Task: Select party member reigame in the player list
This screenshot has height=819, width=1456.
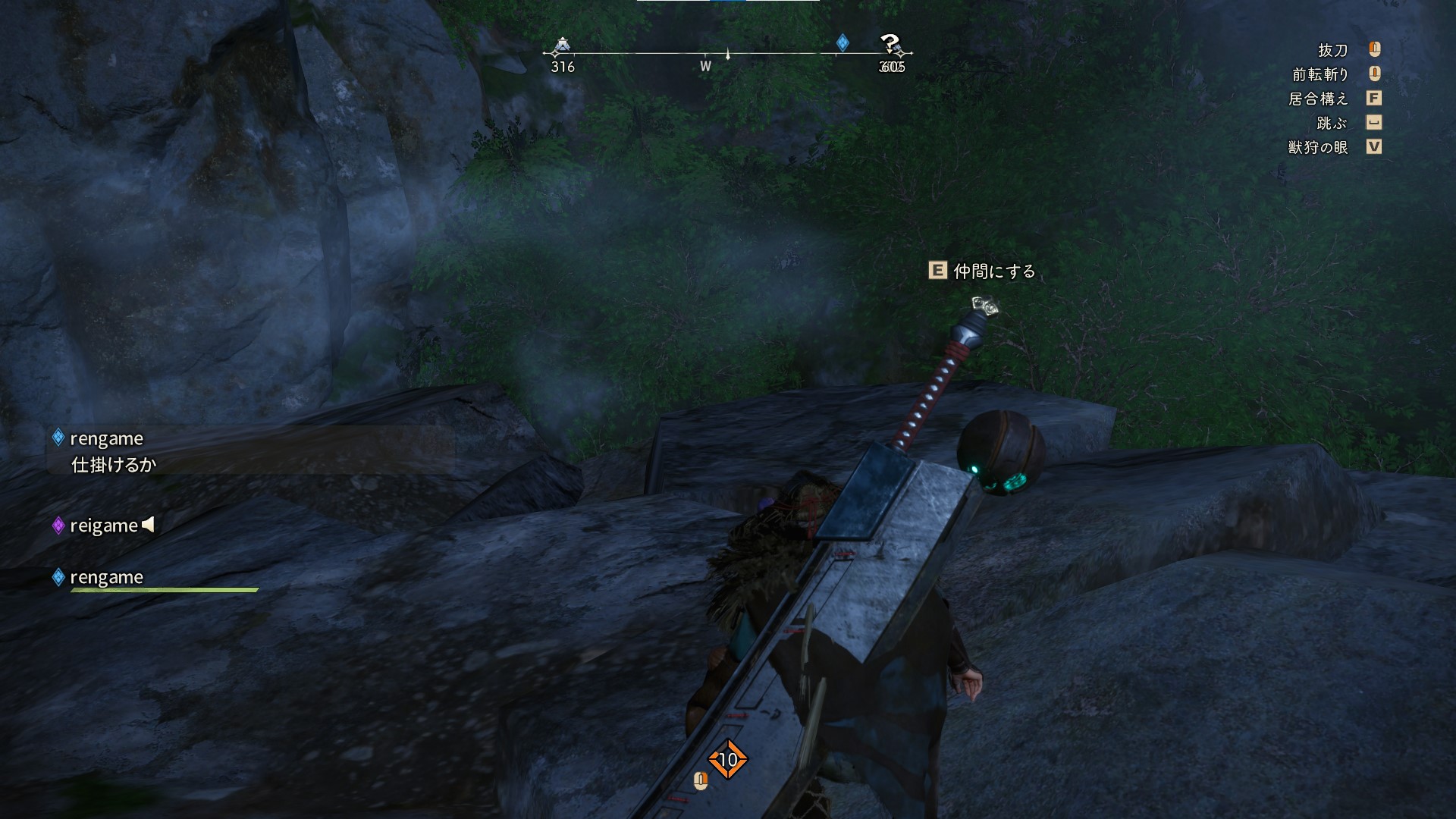Action: pos(104,526)
